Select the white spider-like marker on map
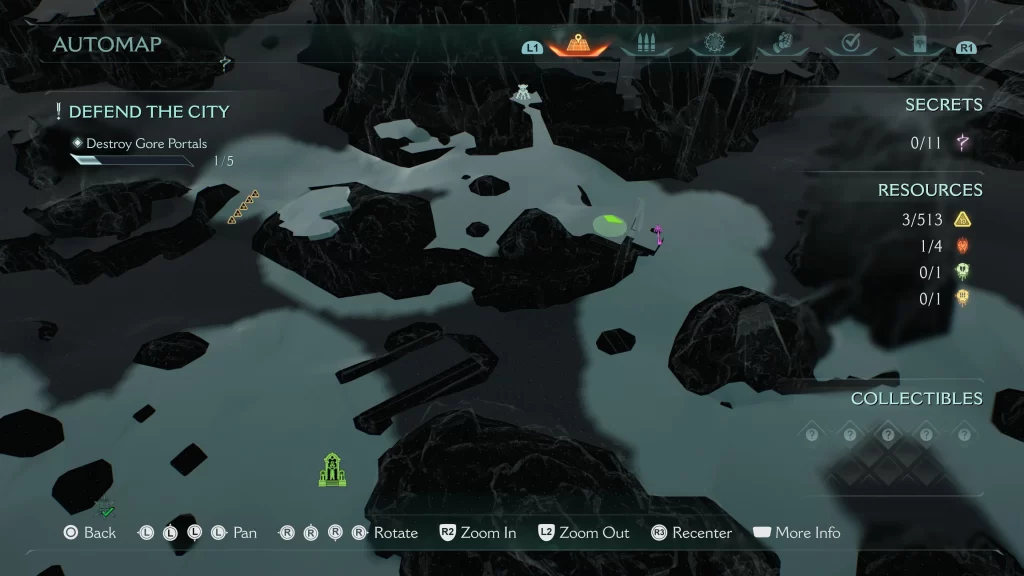The image size is (1024, 576). [522, 93]
